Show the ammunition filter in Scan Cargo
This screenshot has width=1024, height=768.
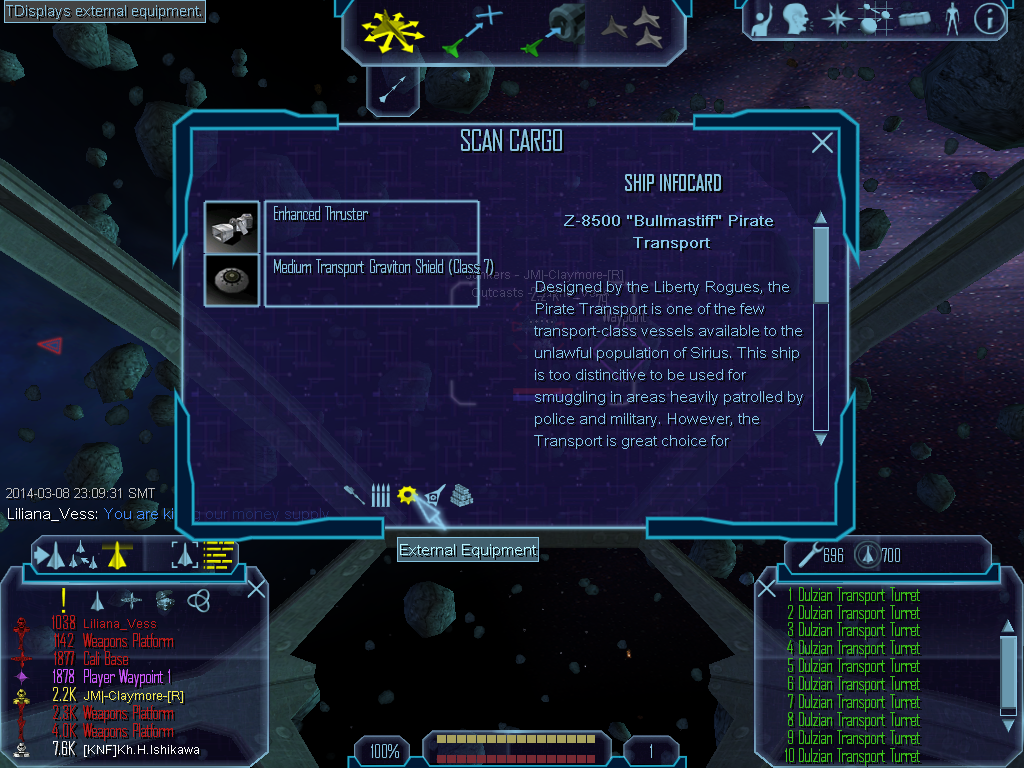click(x=379, y=495)
